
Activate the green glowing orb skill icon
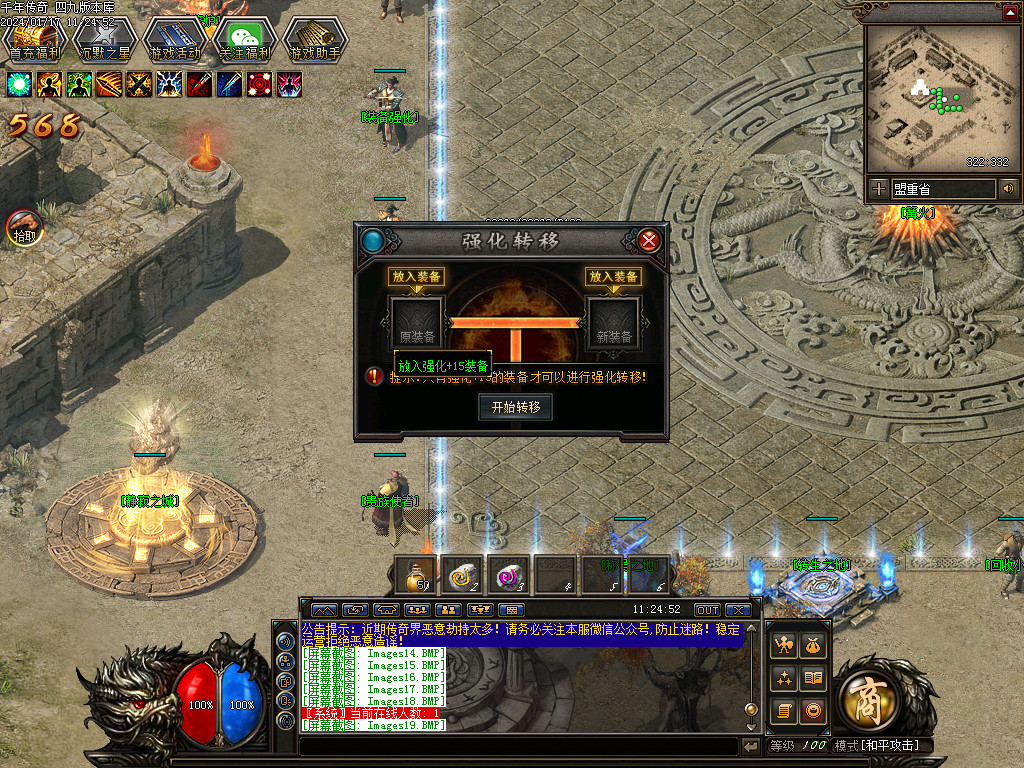point(19,84)
